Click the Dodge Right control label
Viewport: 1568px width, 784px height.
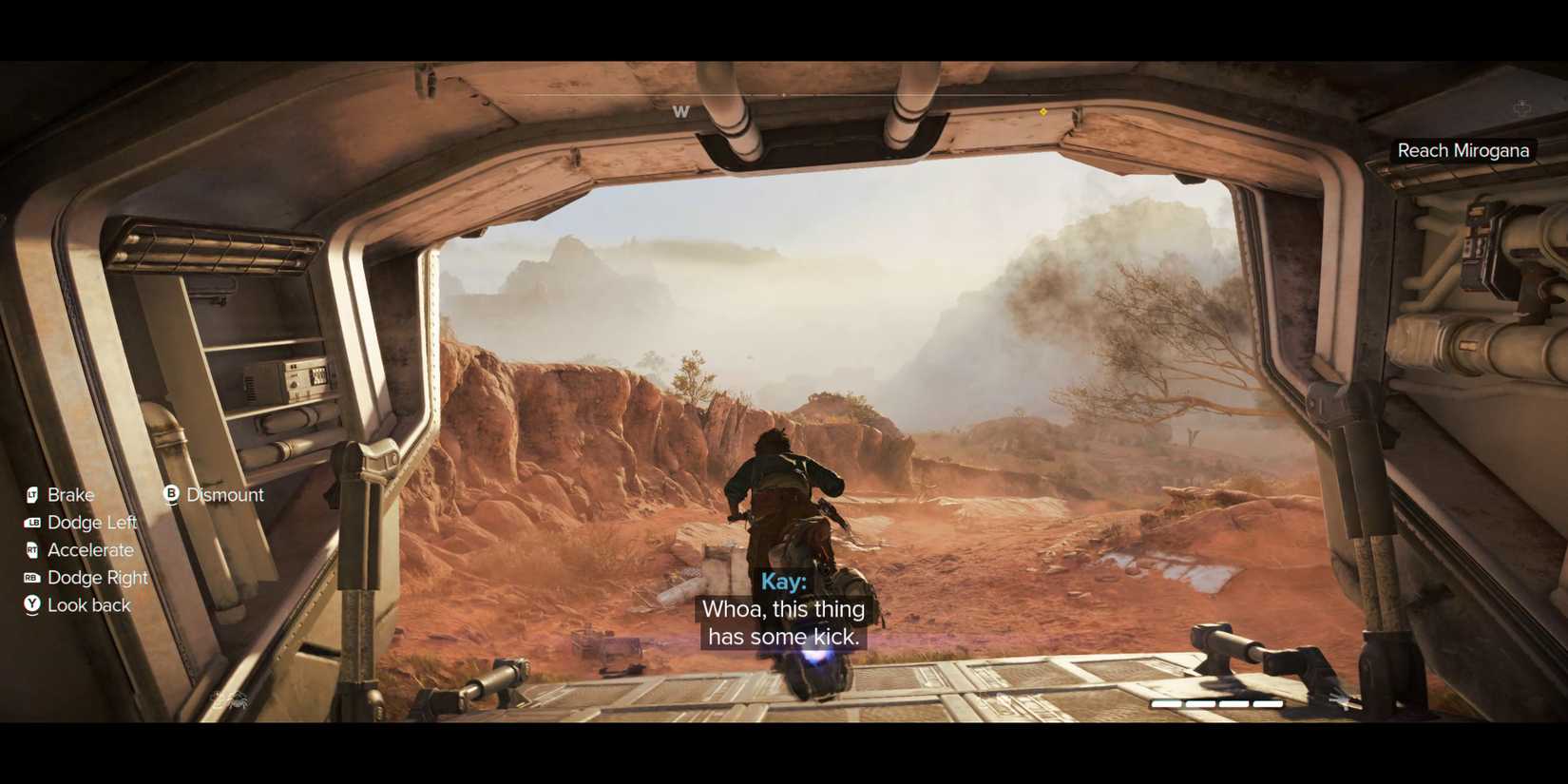click(97, 577)
